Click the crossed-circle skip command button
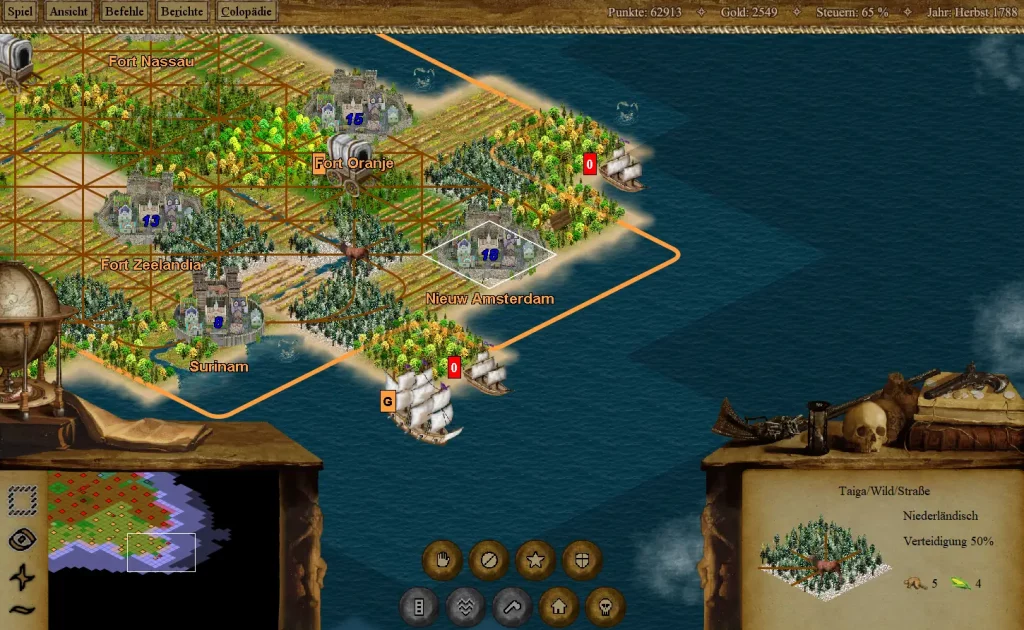The width and height of the screenshot is (1024, 630). [x=488, y=559]
